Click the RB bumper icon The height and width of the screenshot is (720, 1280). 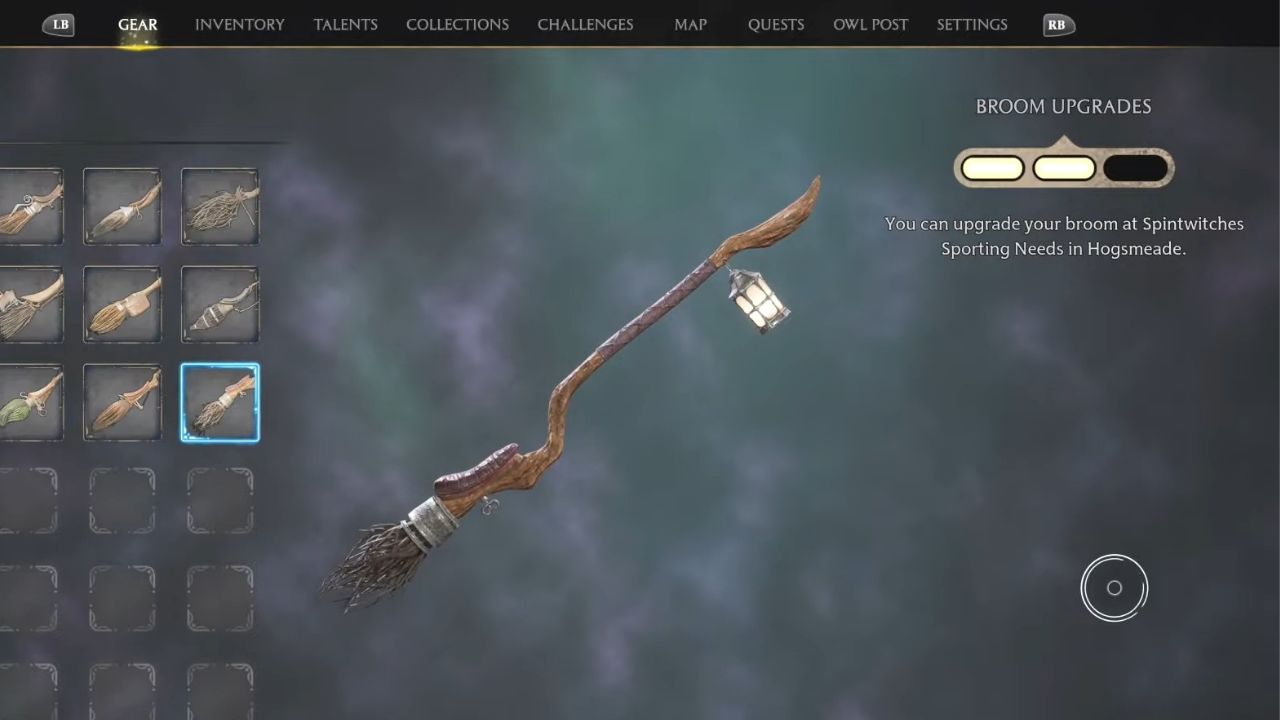click(x=1057, y=25)
